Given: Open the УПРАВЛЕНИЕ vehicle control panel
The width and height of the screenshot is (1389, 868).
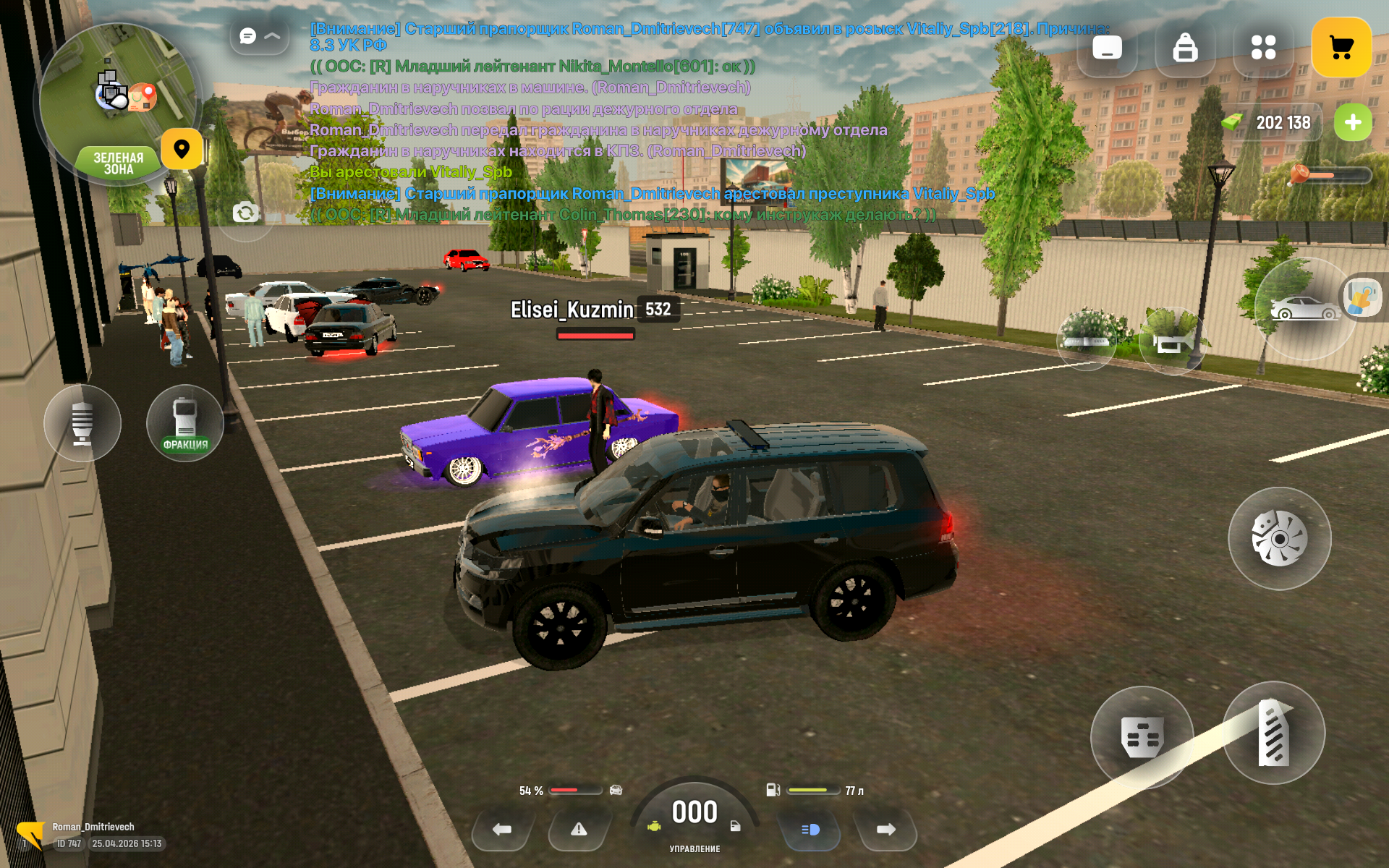Looking at the screenshot, I should (694, 817).
